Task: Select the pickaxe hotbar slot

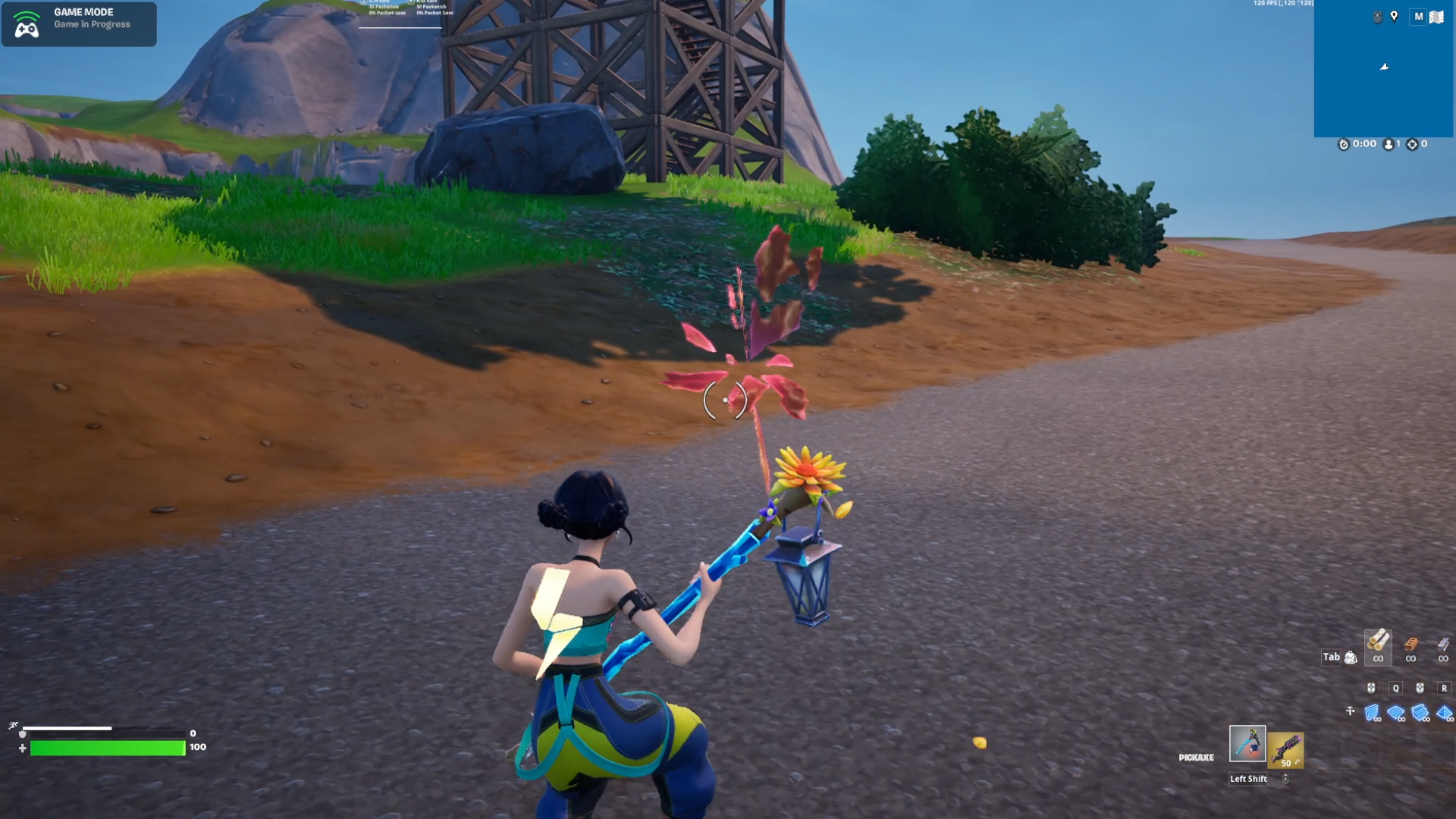Action: (x=1247, y=744)
